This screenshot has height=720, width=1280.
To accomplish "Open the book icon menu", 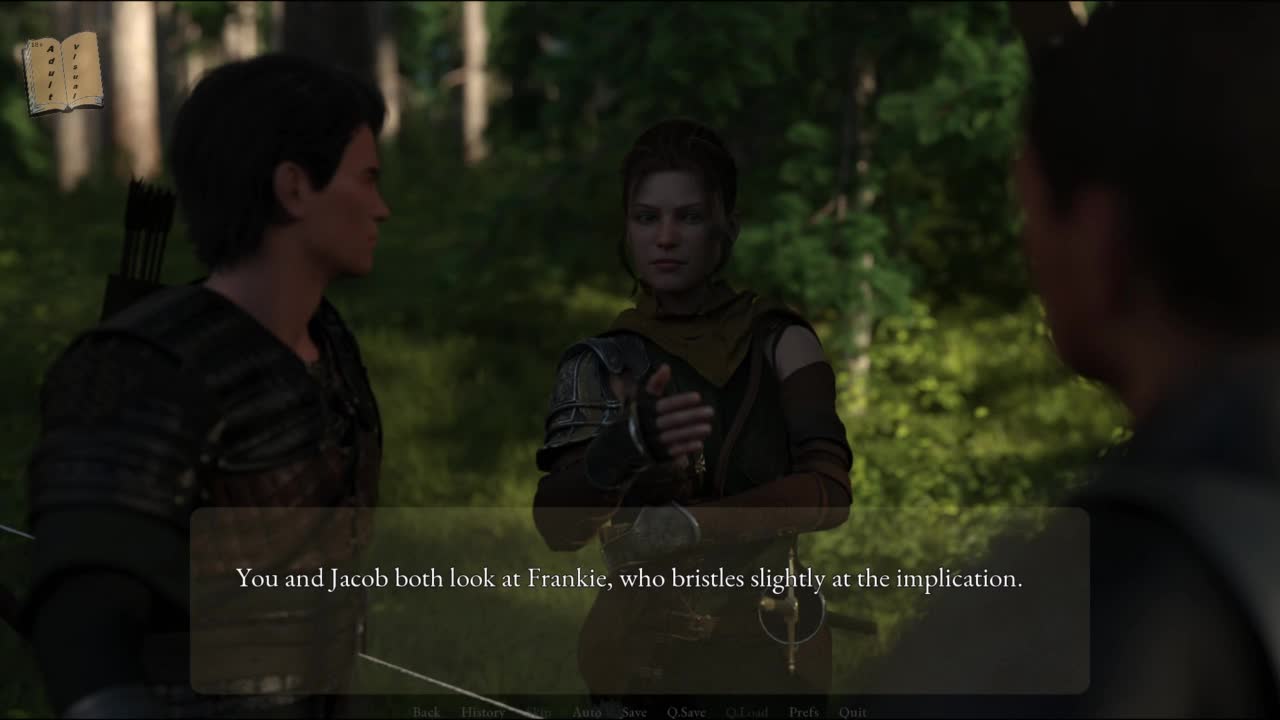I will click(x=62, y=72).
